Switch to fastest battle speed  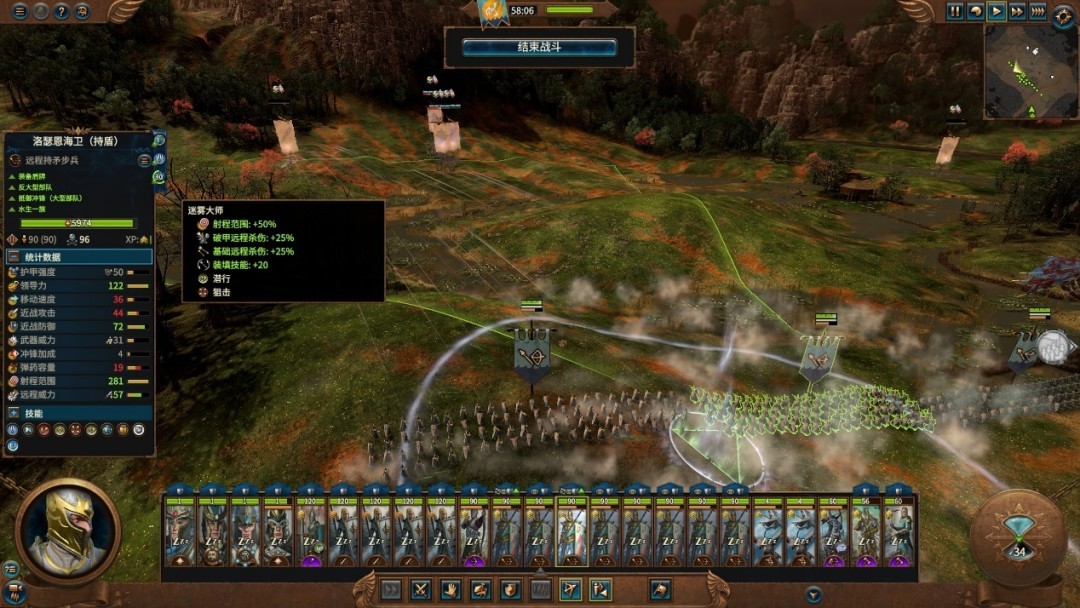[x=1038, y=12]
